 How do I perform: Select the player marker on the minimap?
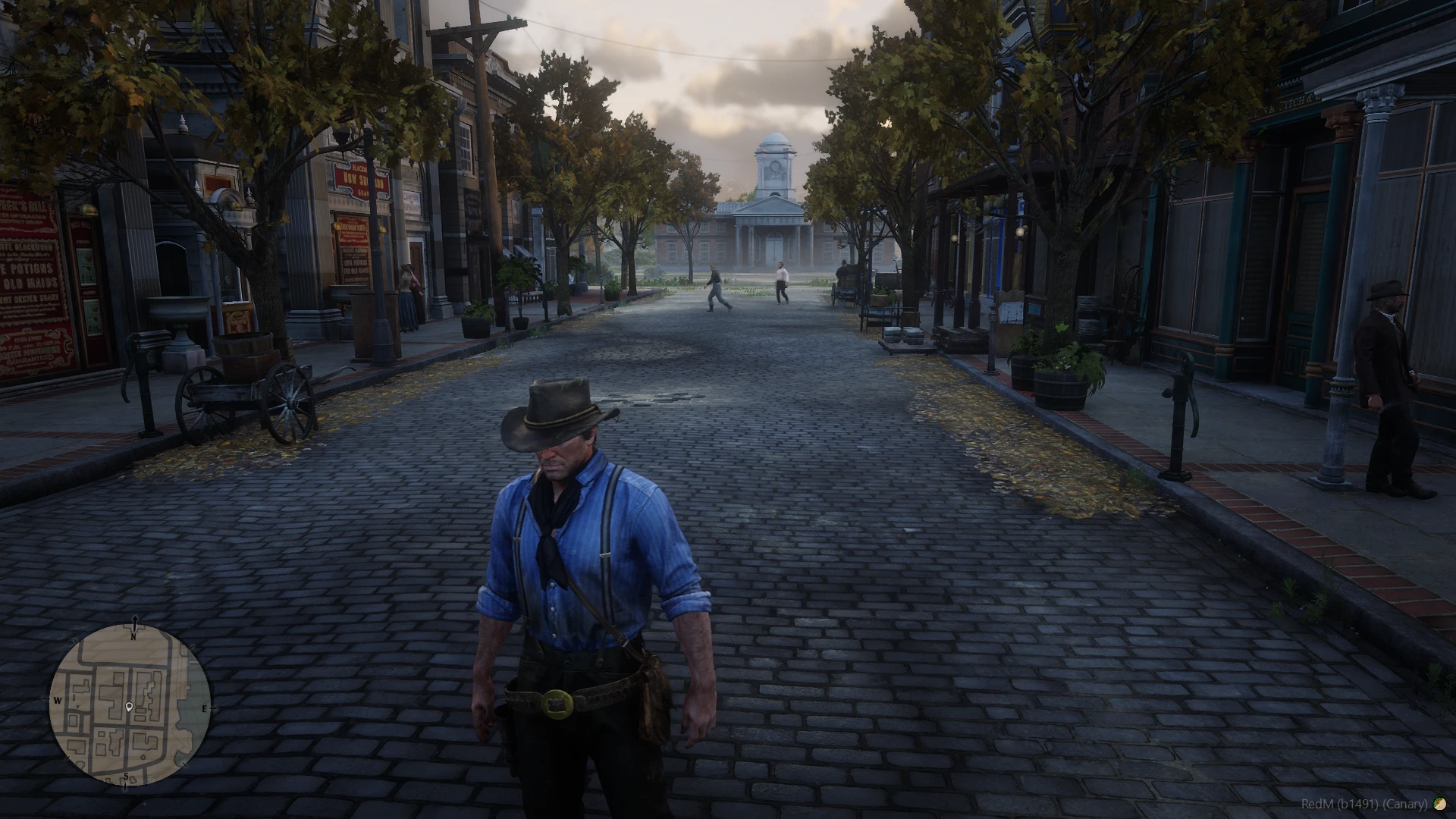coord(130,708)
